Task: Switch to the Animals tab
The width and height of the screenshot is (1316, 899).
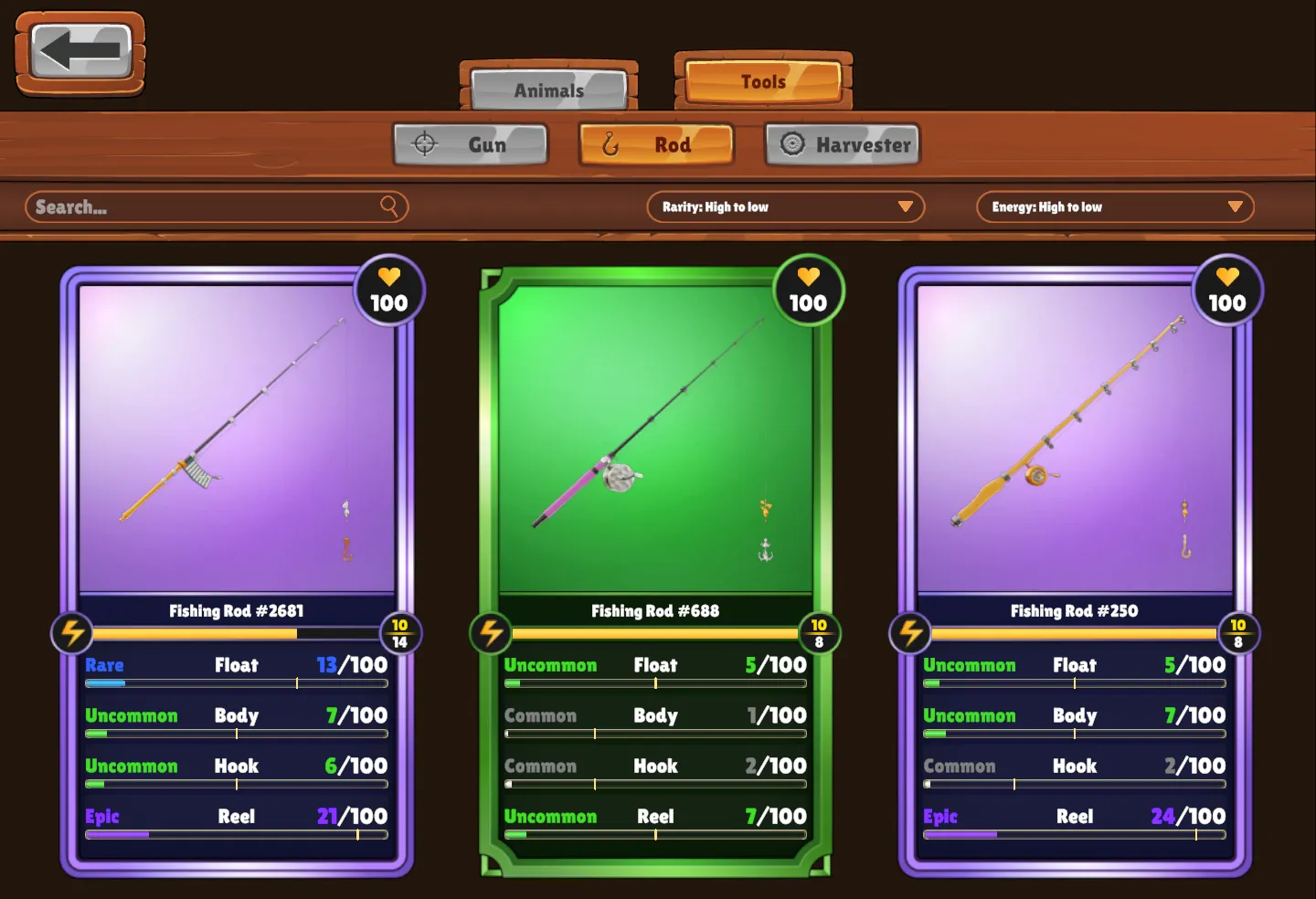Action: [548, 90]
